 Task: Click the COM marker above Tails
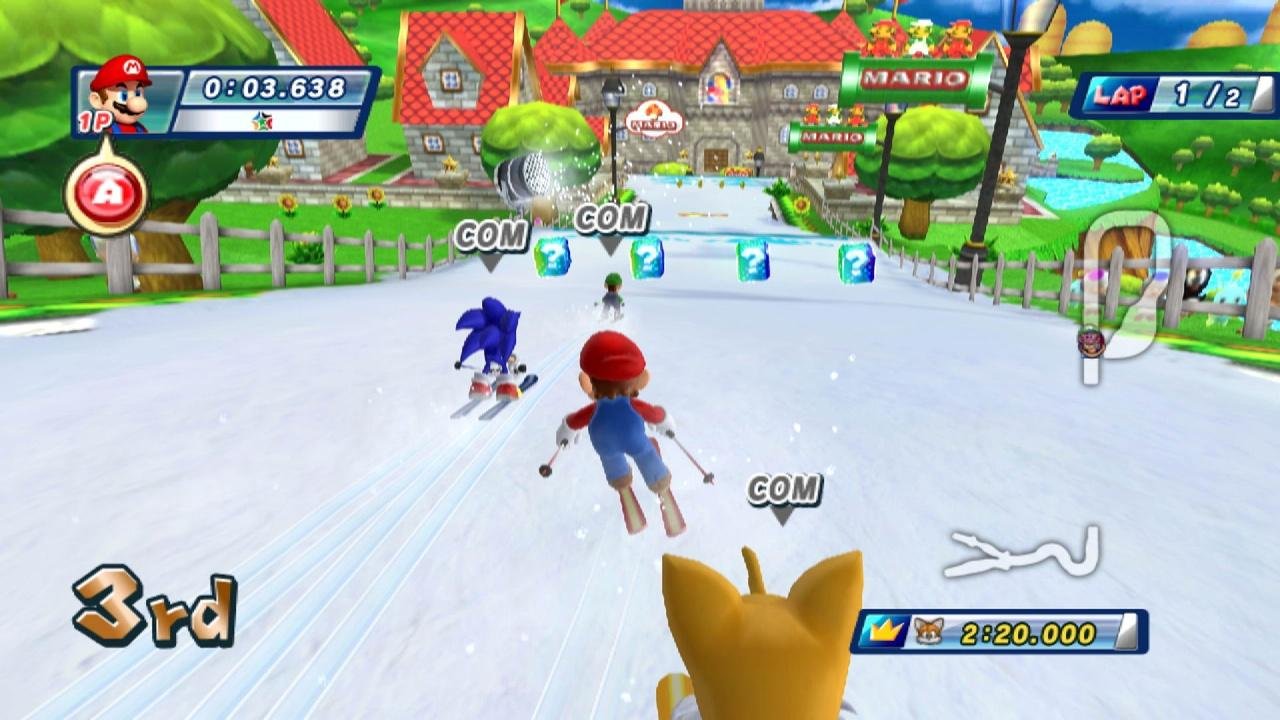point(785,488)
